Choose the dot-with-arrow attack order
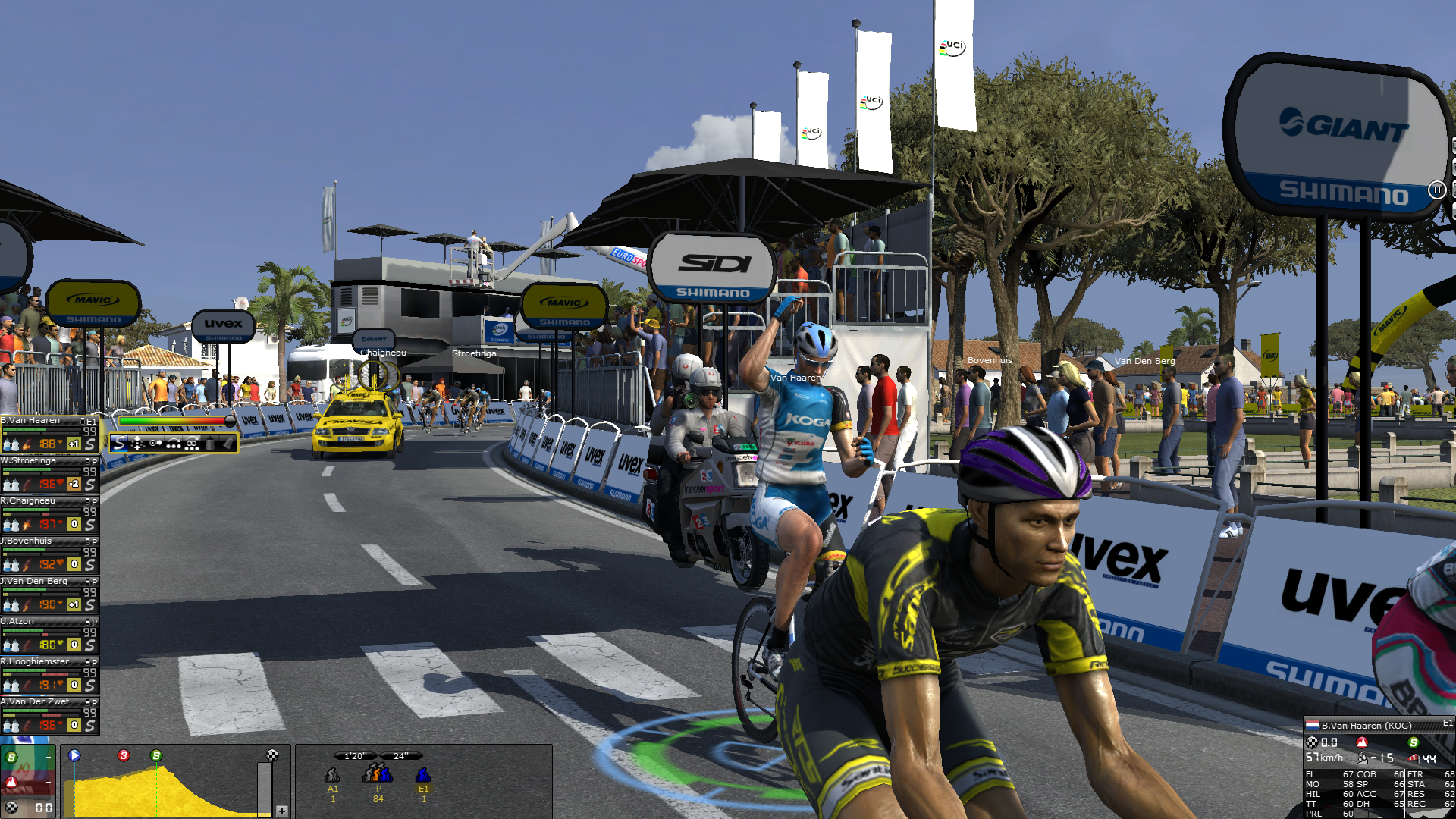The image size is (1456, 819). (155, 444)
